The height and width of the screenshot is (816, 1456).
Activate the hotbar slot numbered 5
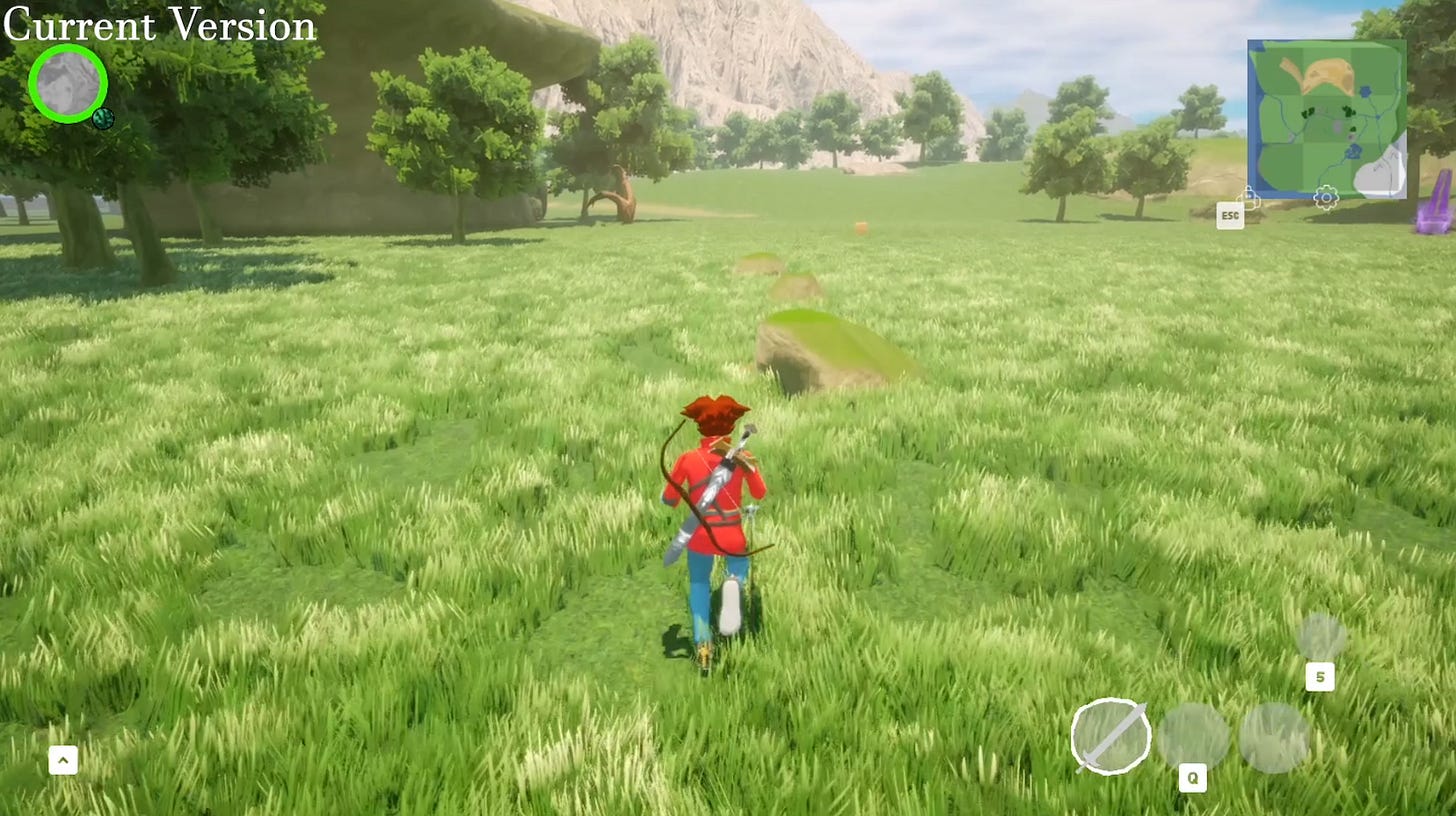coord(1322,635)
